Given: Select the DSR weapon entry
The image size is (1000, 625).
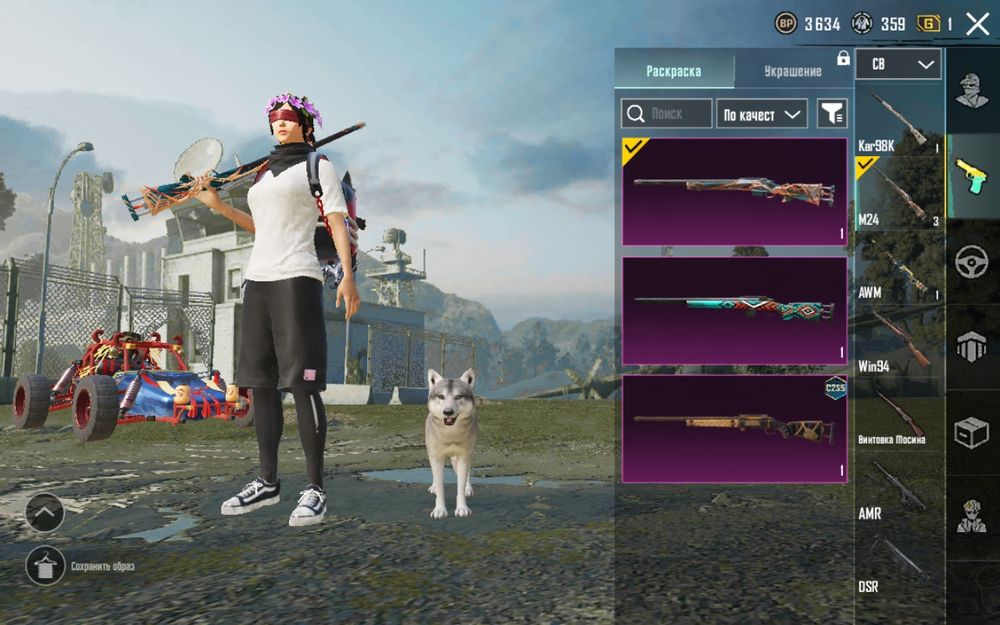Looking at the screenshot, I should pos(899,561).
